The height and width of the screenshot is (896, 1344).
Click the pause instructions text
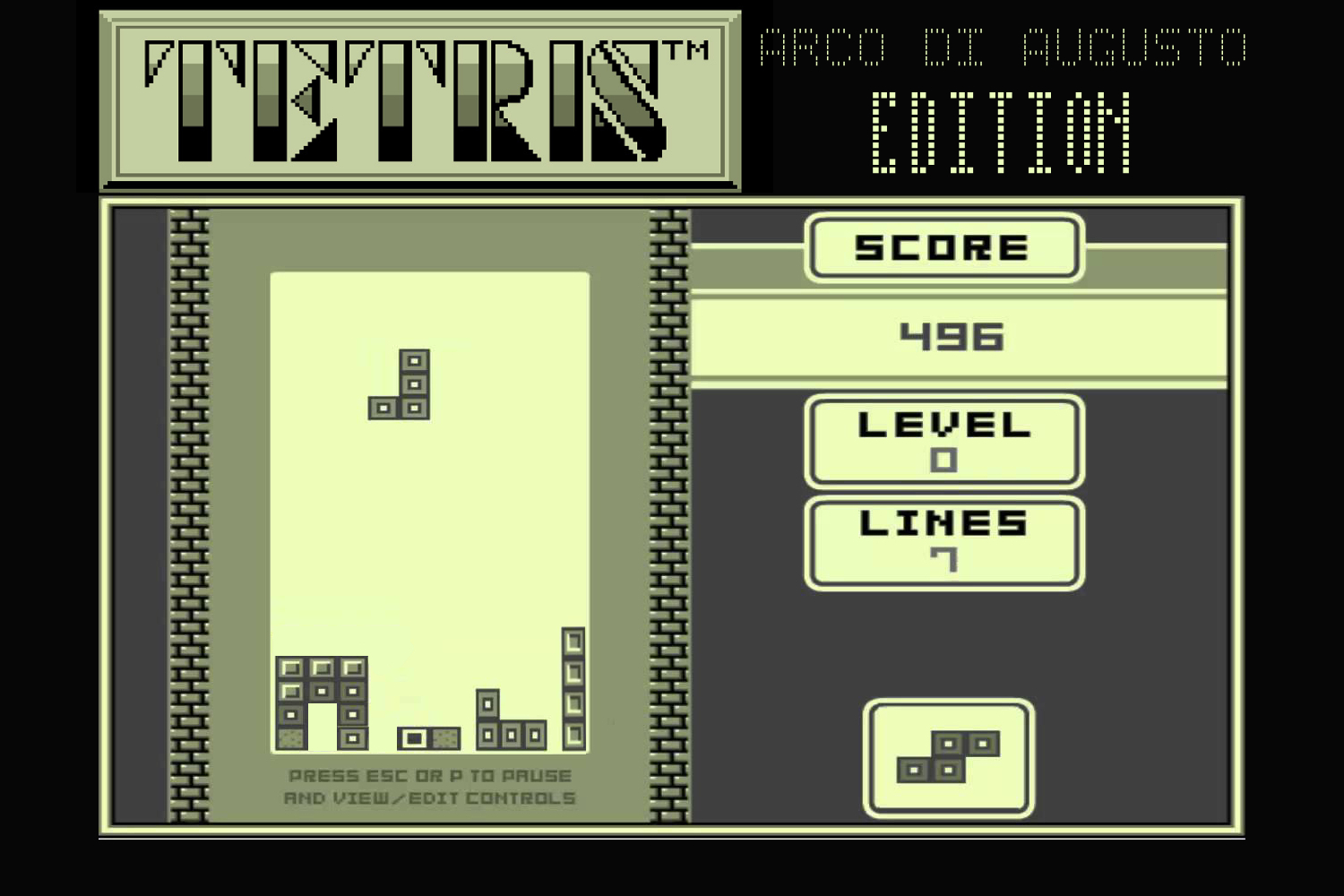pyautogui.click(x=430, y=786)
